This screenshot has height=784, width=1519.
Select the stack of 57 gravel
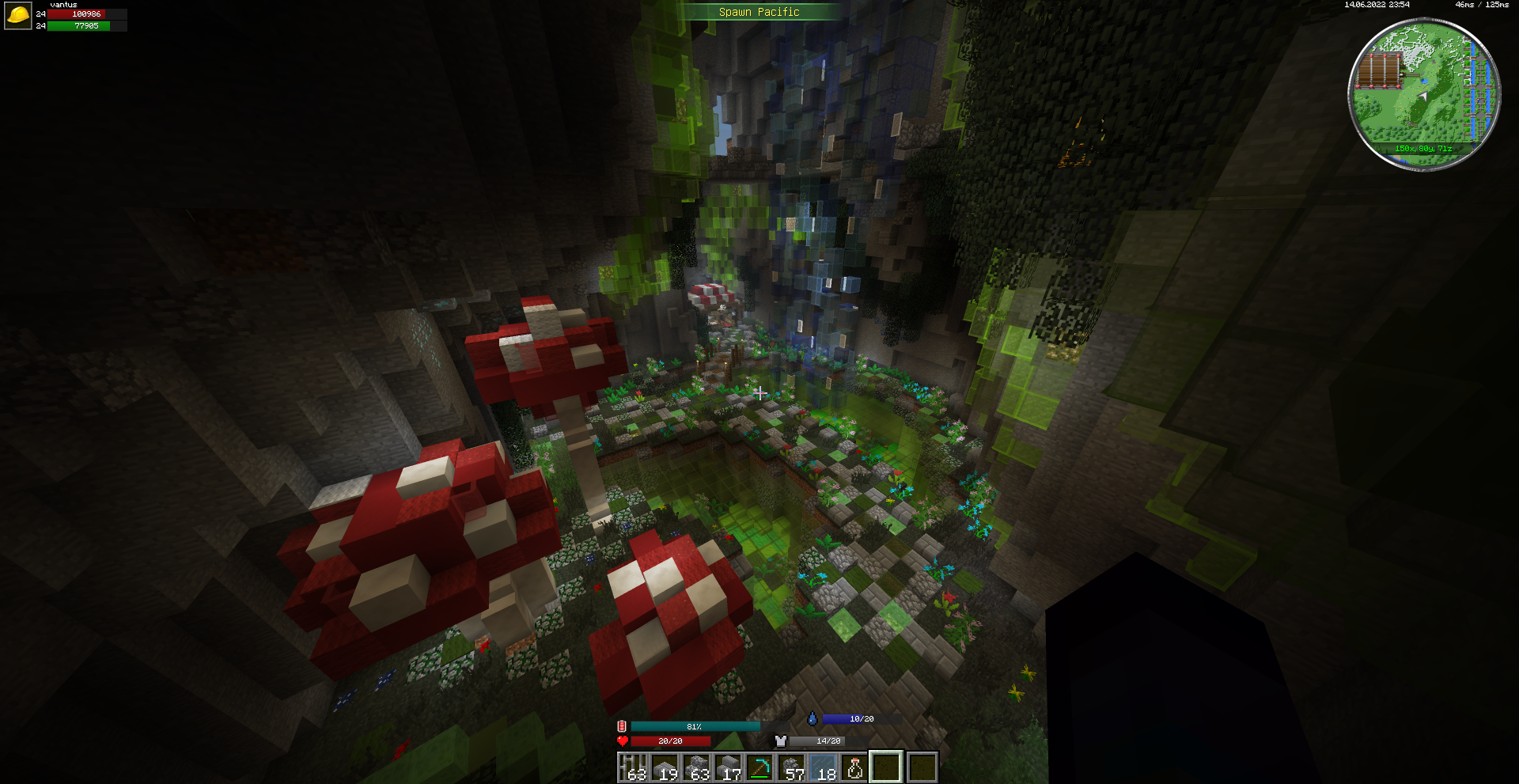pos(791,767)
